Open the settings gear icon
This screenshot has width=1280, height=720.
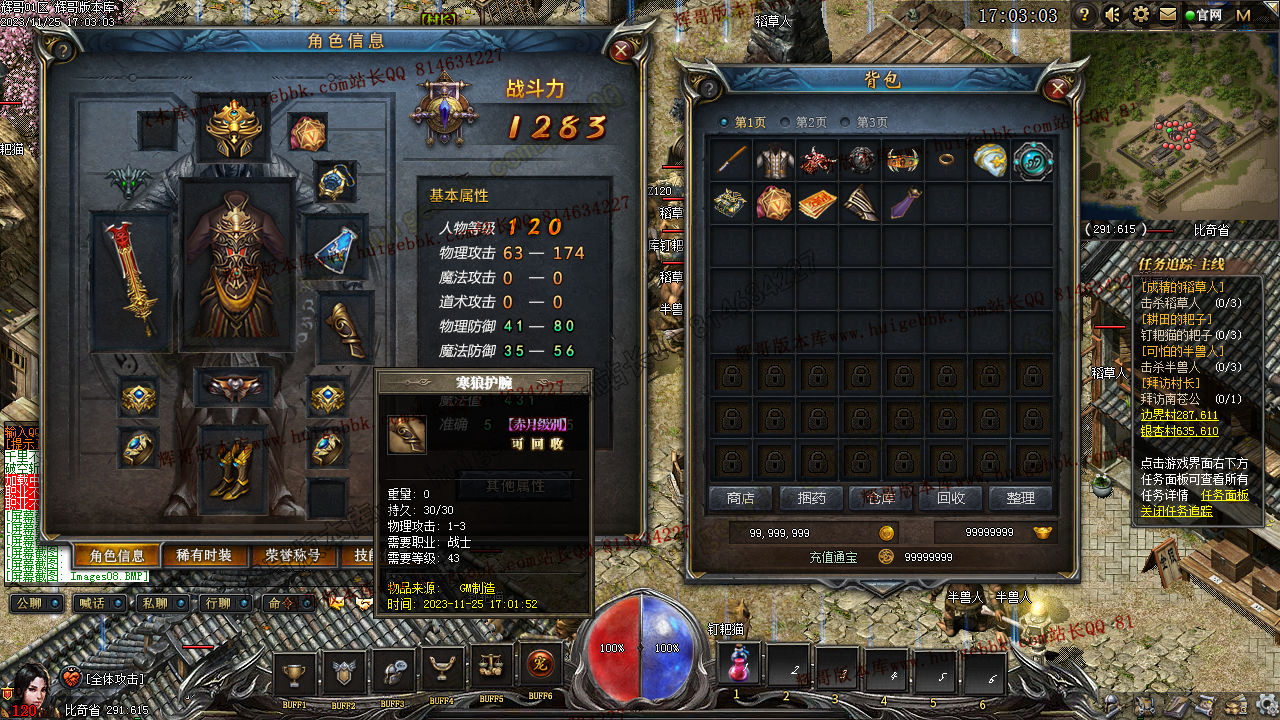1140,15
